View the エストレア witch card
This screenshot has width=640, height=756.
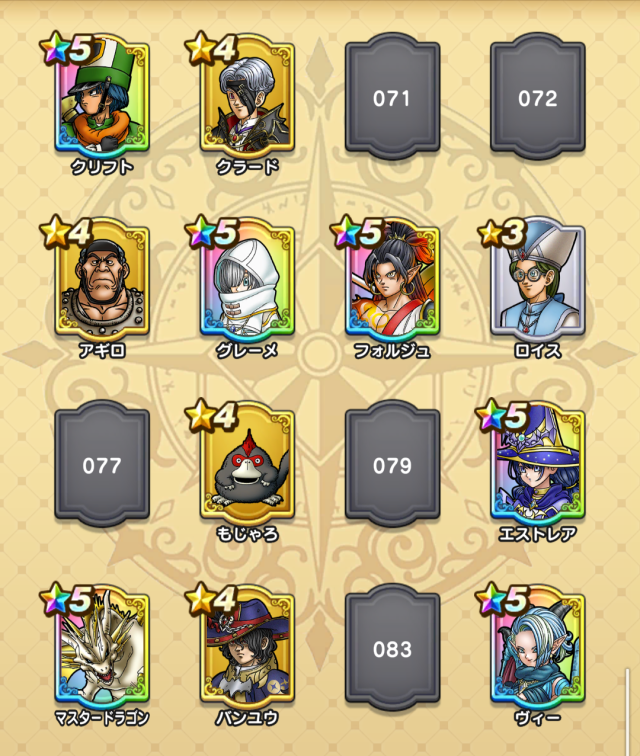pos(537,465)
